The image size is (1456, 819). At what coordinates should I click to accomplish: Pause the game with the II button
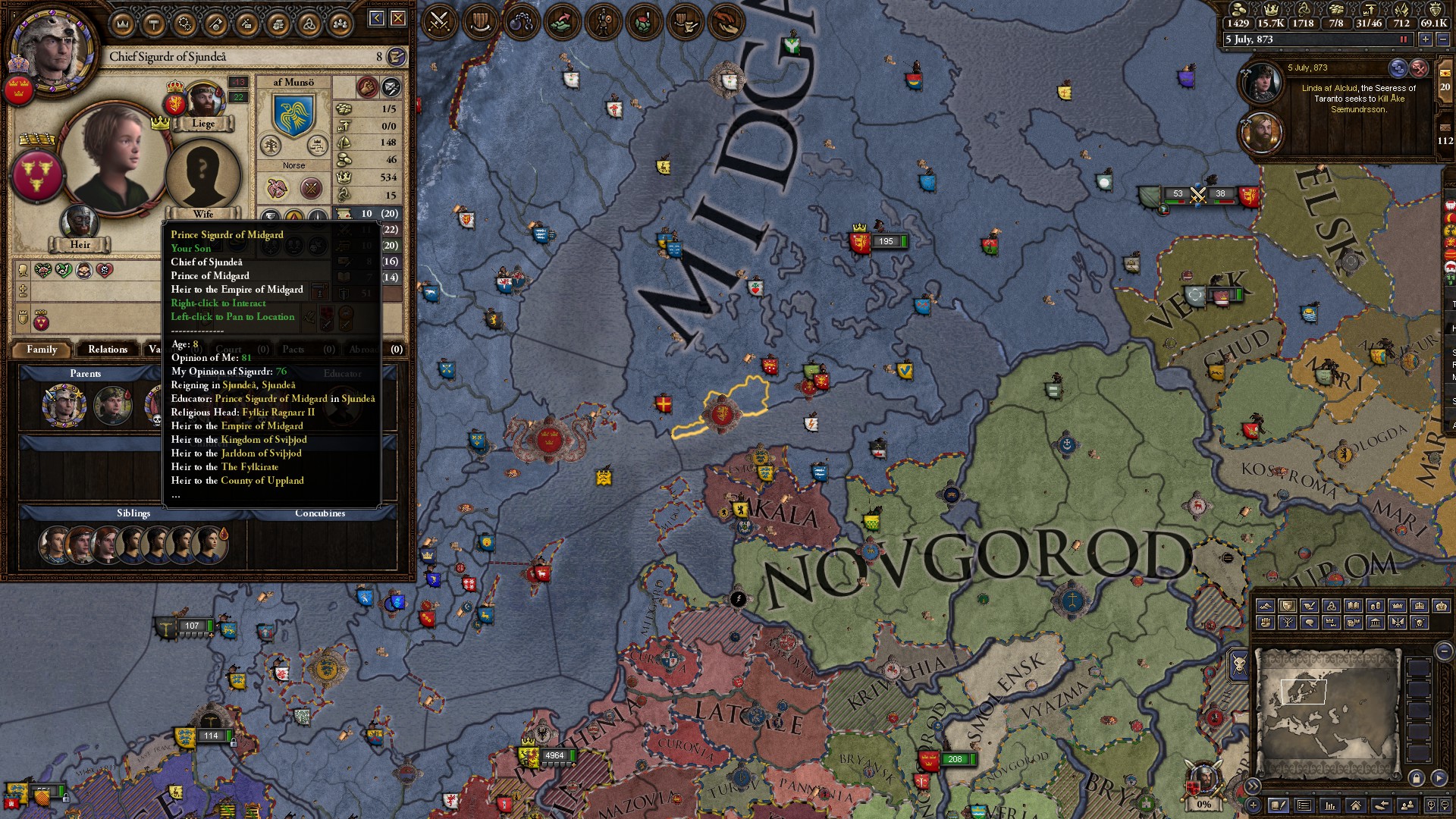tap(1404, 39)
